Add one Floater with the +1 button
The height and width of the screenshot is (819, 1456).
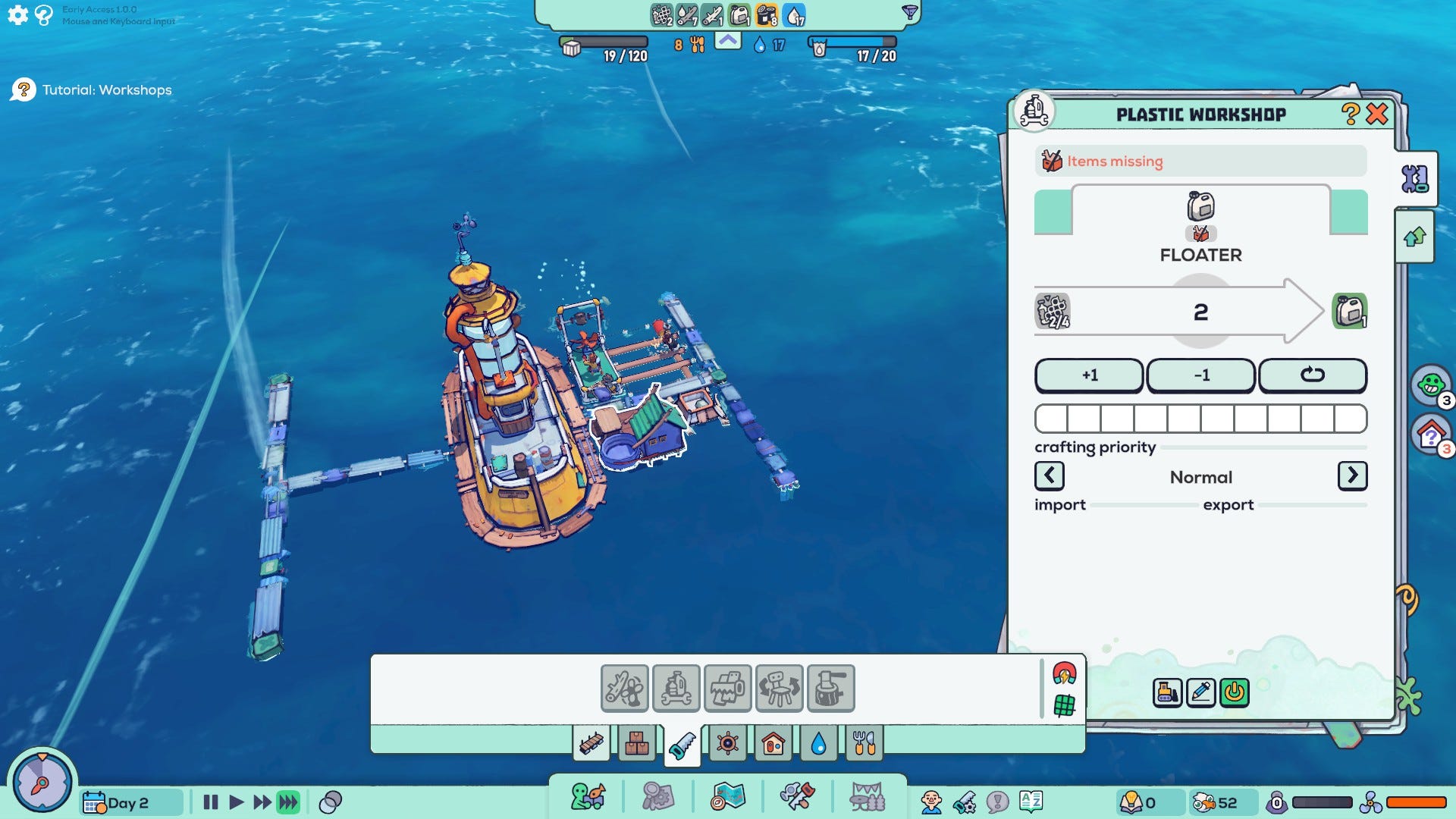1089,375
